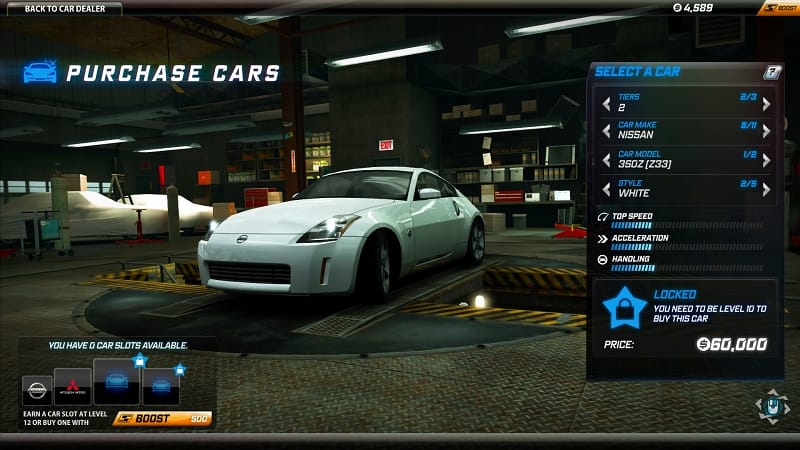Choose the previous car make
This screenshot has height=450, width=800.
coord(605,131)
